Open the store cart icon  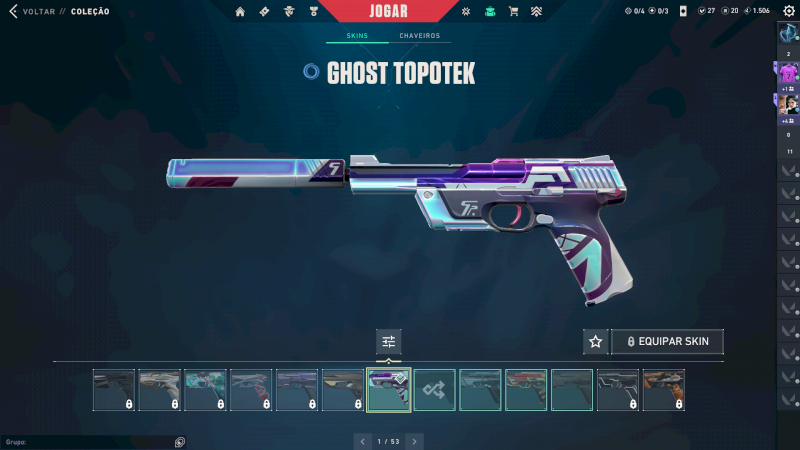coord(513,11)
